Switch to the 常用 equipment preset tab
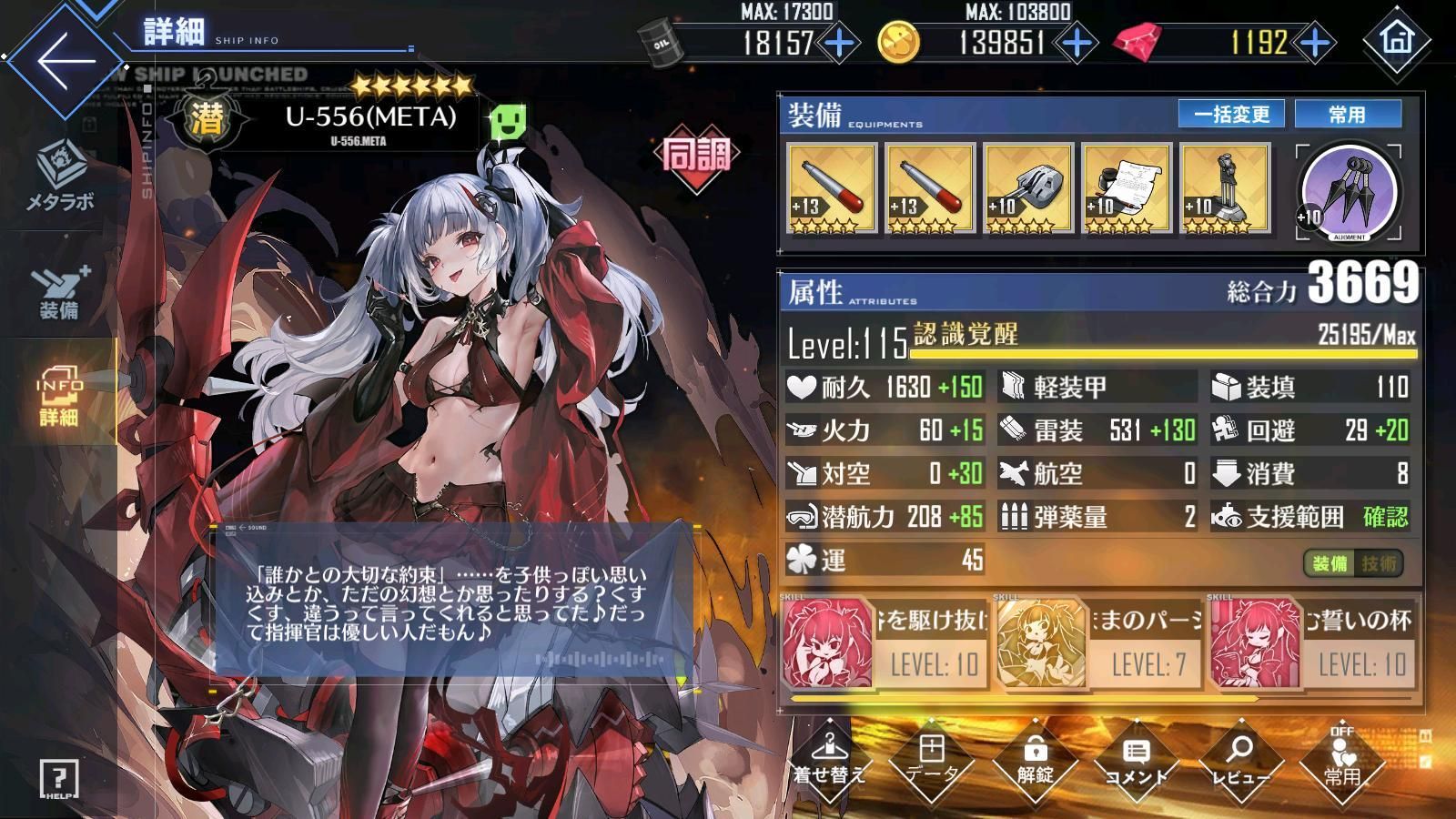This screenshot has height=819, width=1456. (1350, 115)
